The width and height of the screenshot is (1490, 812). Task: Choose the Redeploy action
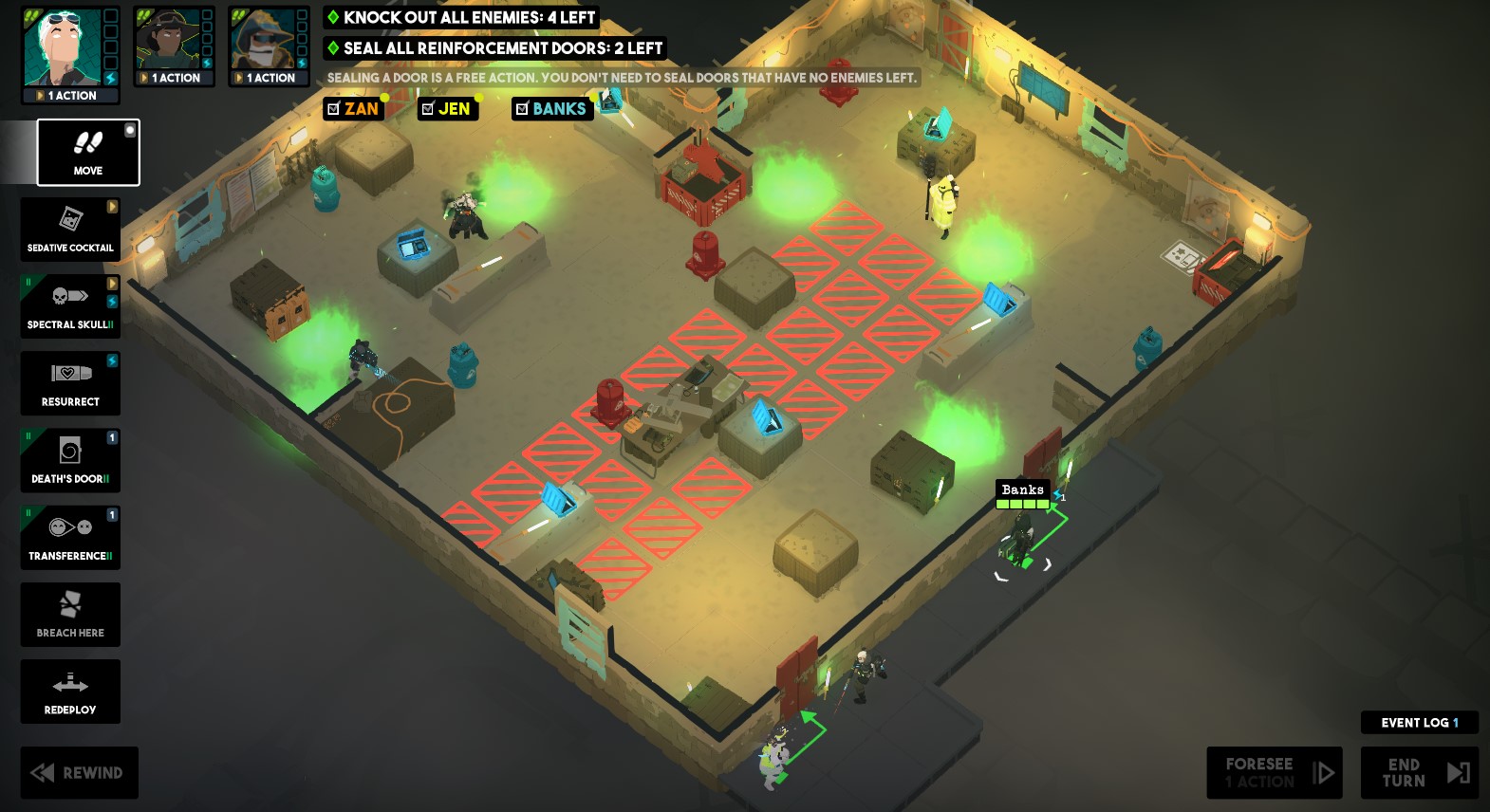70,692
